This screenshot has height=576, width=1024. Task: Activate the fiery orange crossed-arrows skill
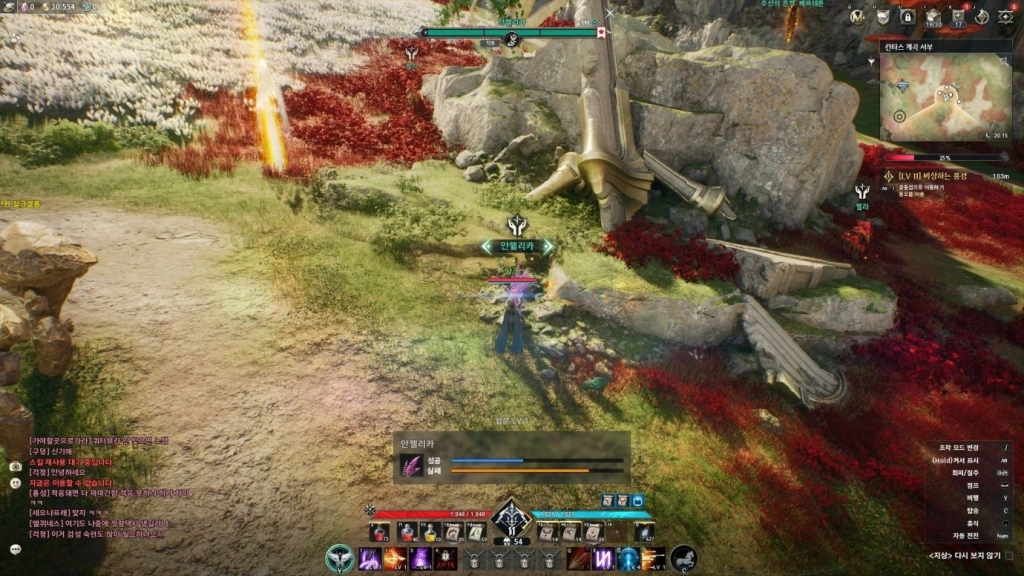[x=394, y=558]
